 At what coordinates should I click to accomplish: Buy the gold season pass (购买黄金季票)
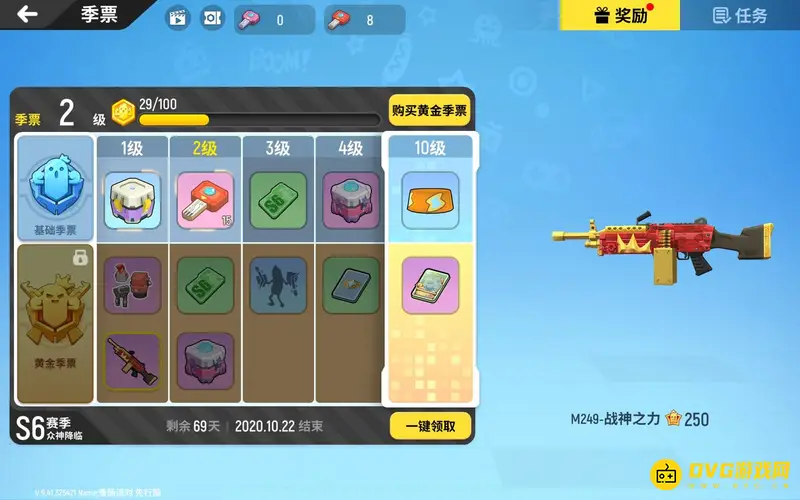coord(429,111)
